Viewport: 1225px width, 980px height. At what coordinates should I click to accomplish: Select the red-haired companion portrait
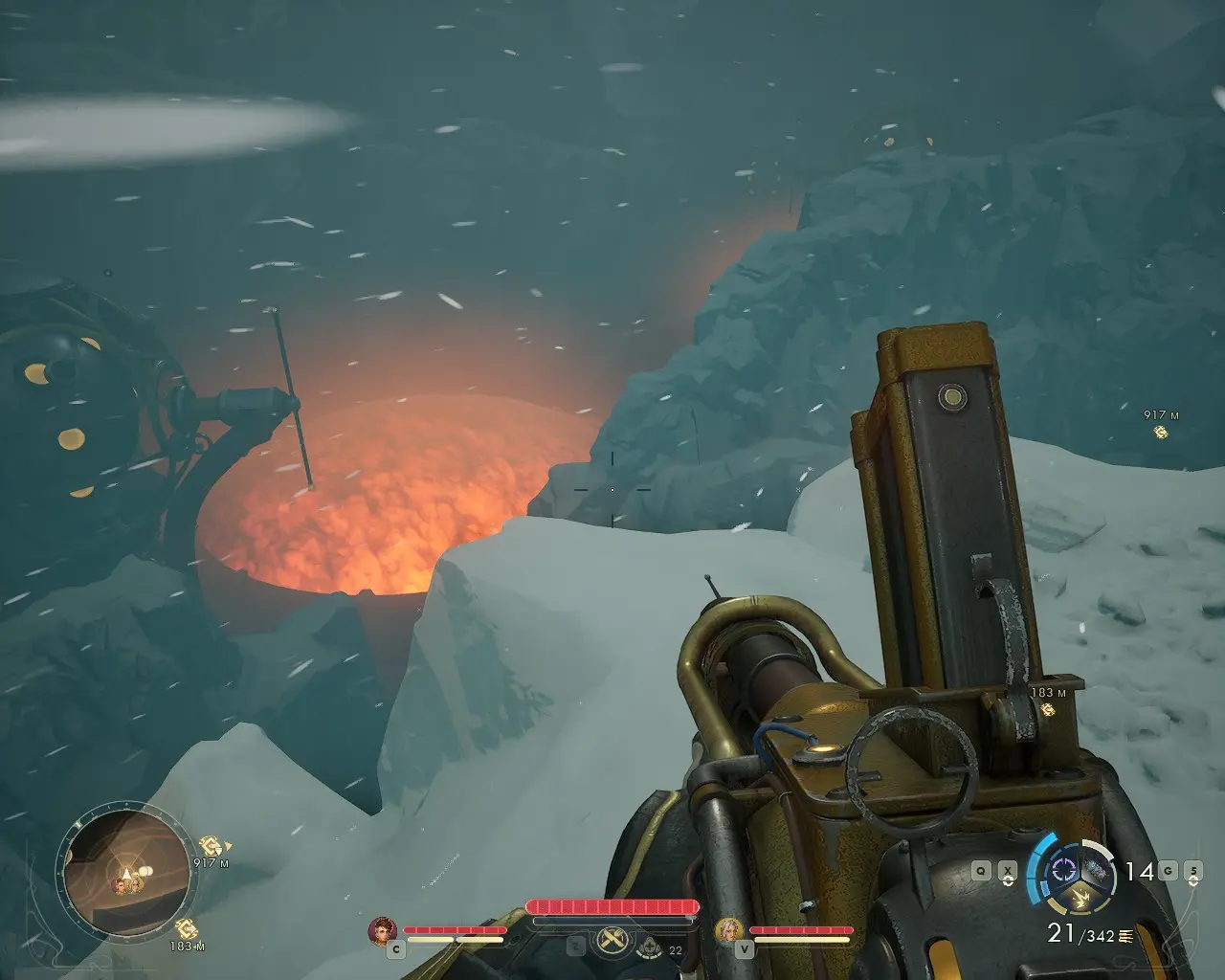[x=382, y=930]
